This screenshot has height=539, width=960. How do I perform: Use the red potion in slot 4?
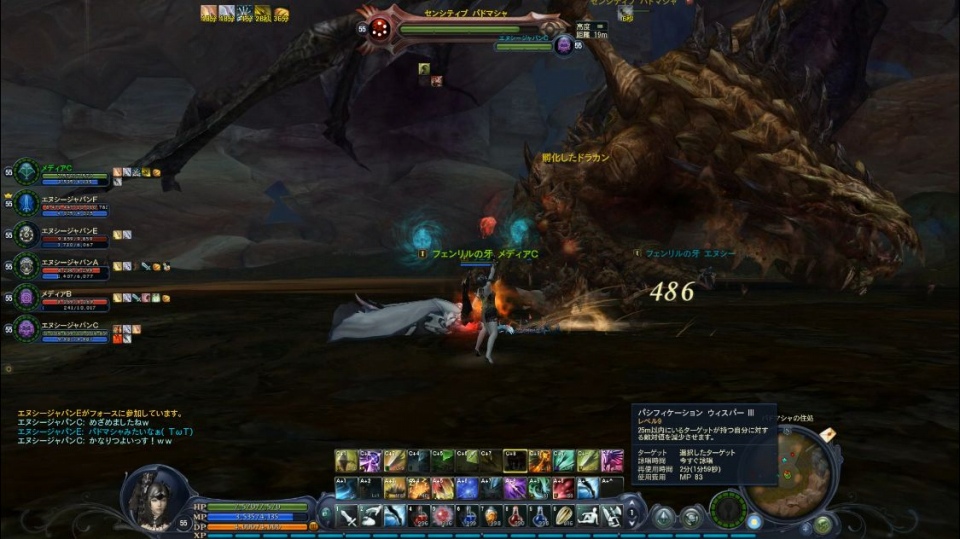click(420, 516)
